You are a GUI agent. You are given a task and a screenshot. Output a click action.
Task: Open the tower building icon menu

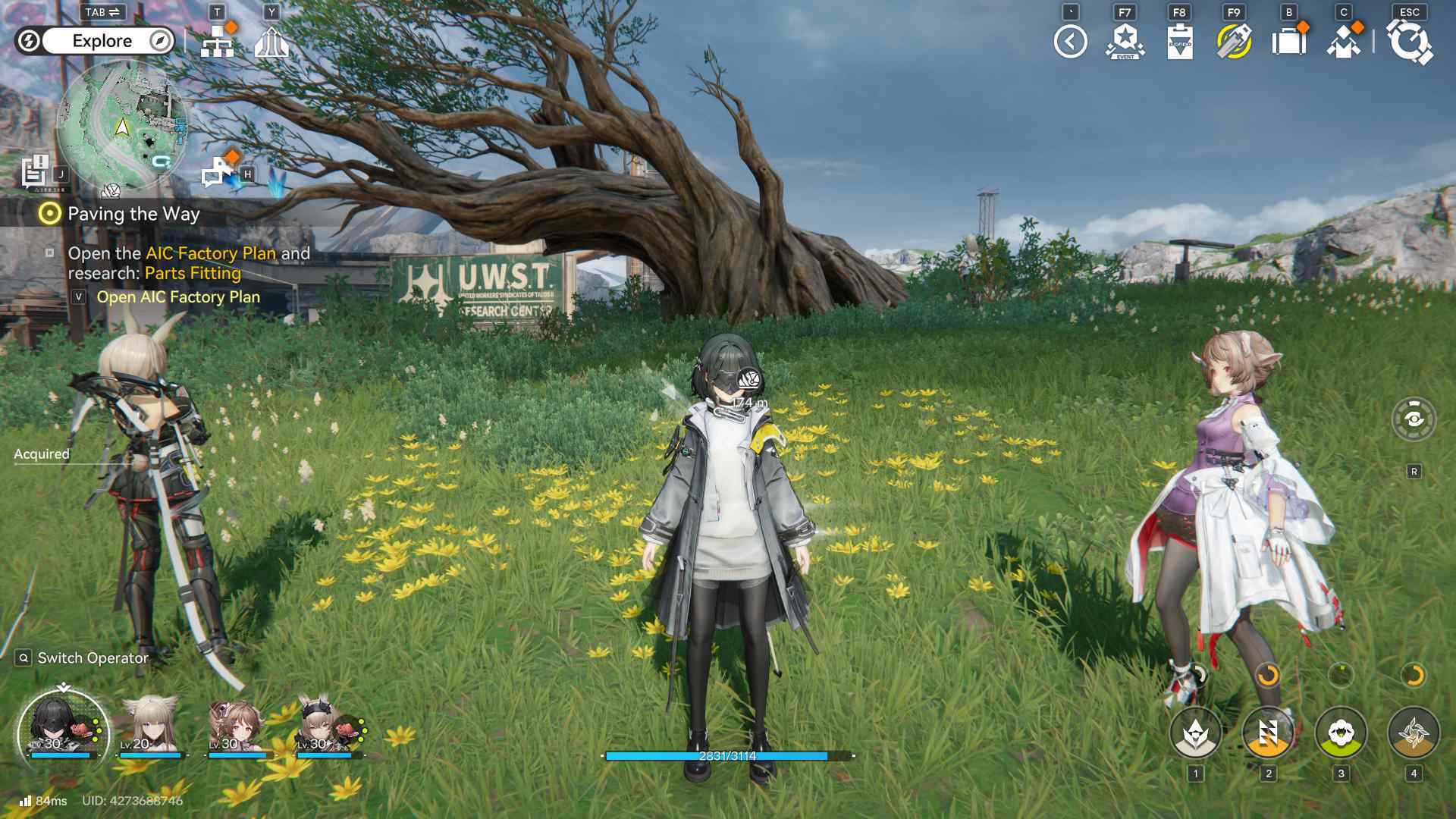(271, 42)
